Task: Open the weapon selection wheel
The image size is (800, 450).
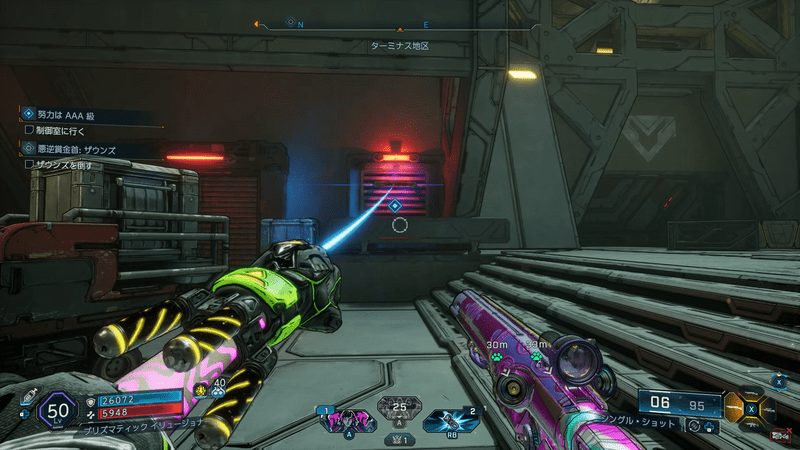Action: 749,408
